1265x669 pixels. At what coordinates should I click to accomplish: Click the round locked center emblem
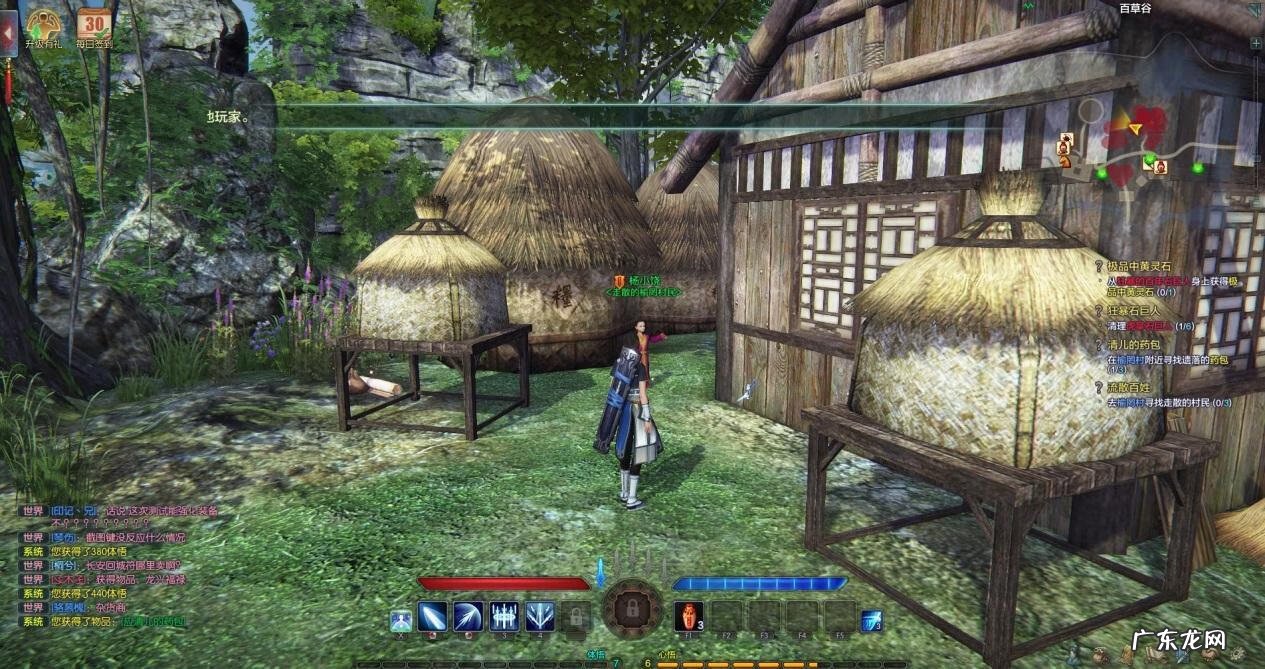pos(632,608)
